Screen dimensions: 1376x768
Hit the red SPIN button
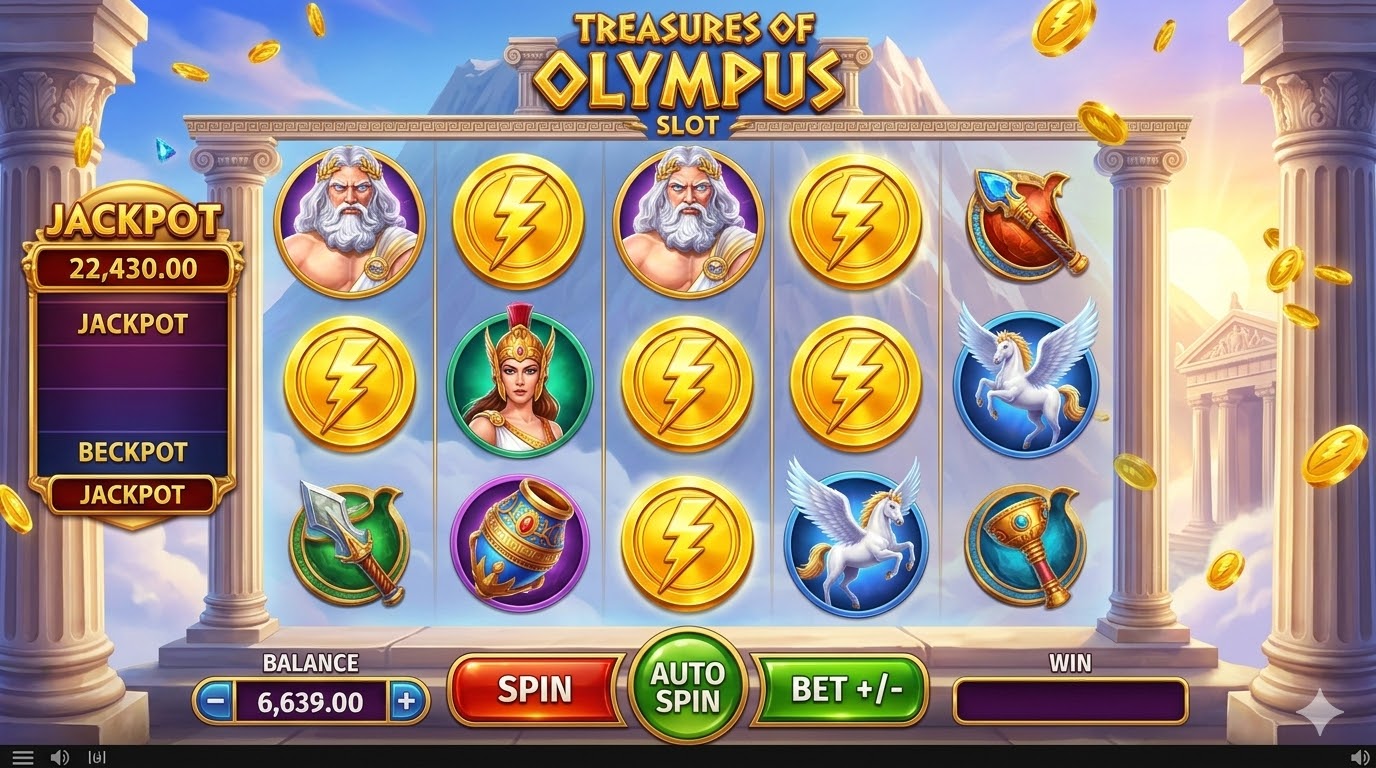(x=535, y=689)
